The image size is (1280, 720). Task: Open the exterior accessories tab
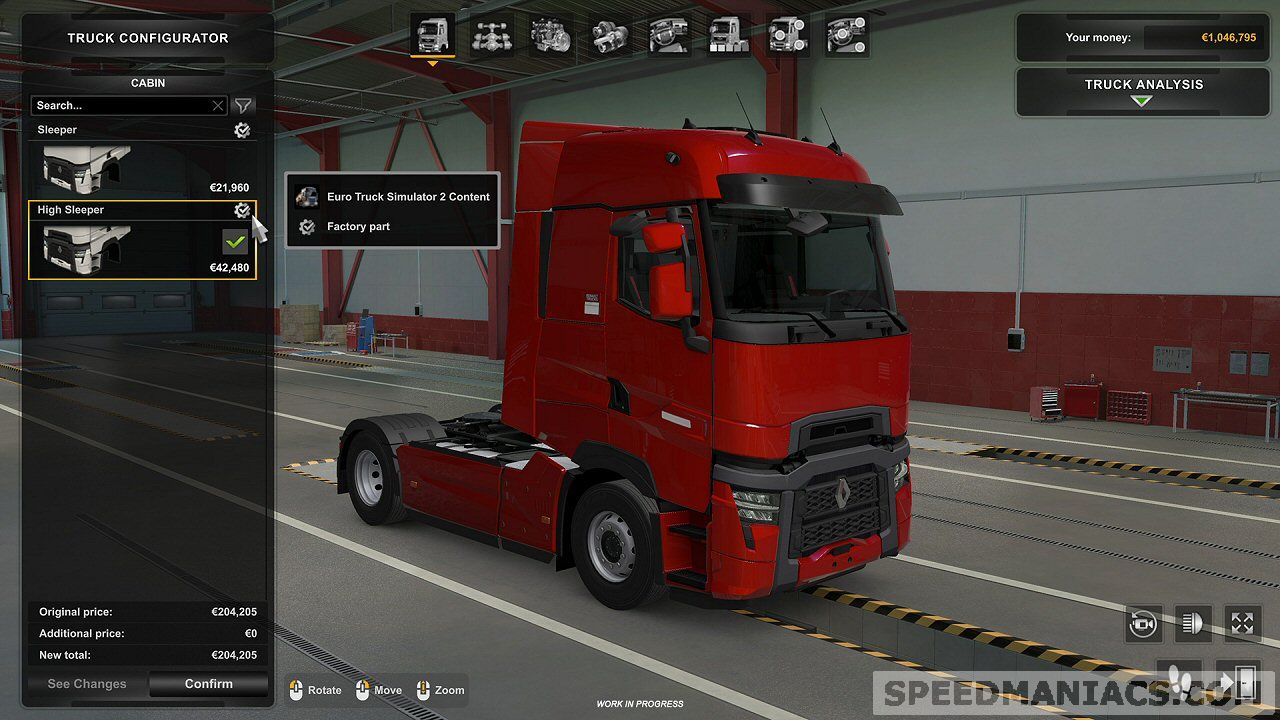(x=788, y=36)
